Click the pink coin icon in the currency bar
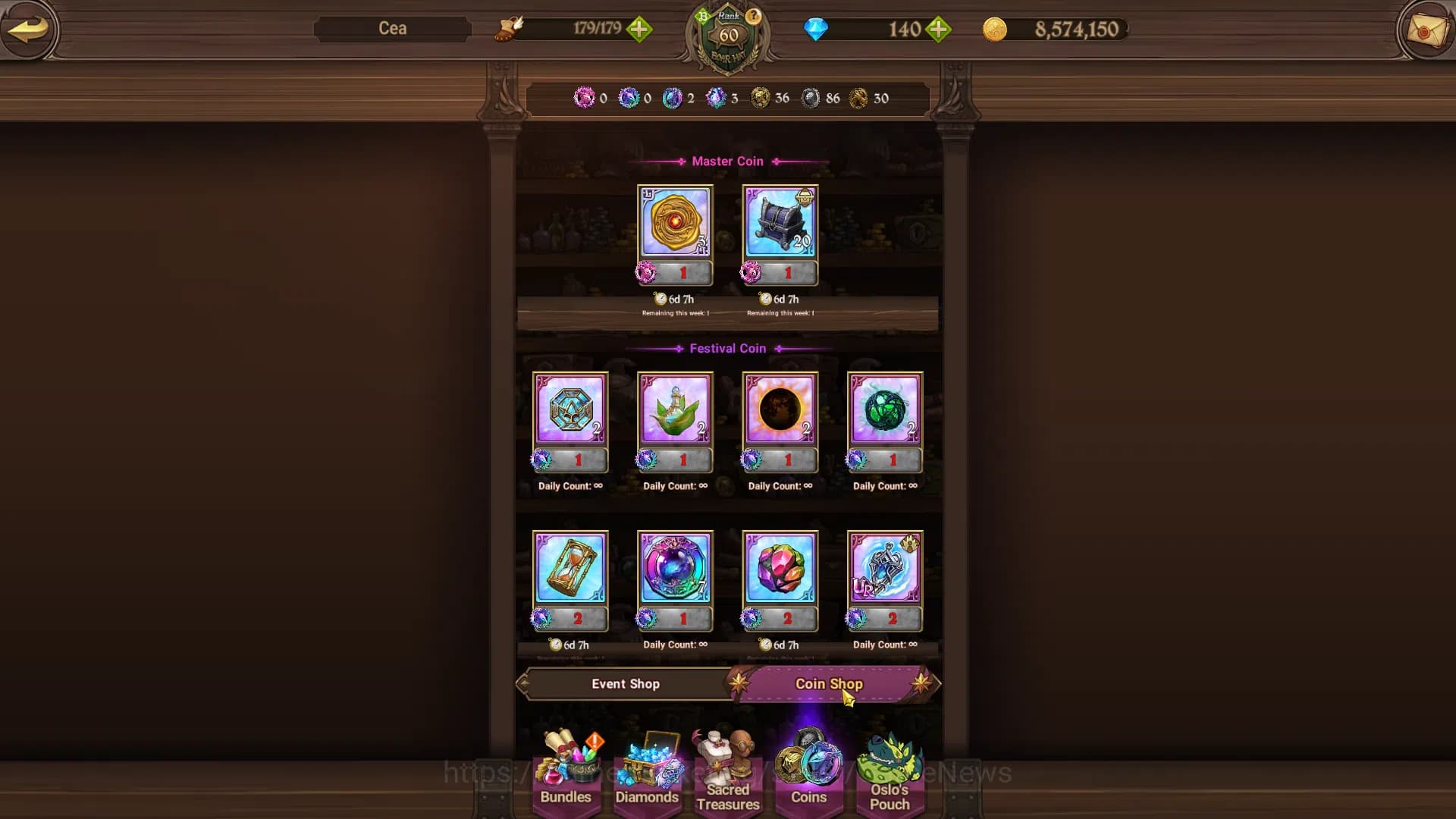1456x819 pixels. [x=584, y=98]
